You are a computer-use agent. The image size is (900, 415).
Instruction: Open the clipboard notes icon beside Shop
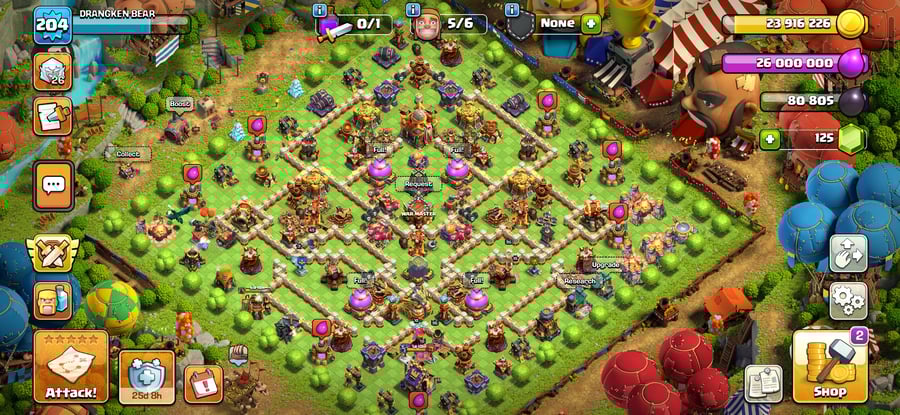pos(763,383)
